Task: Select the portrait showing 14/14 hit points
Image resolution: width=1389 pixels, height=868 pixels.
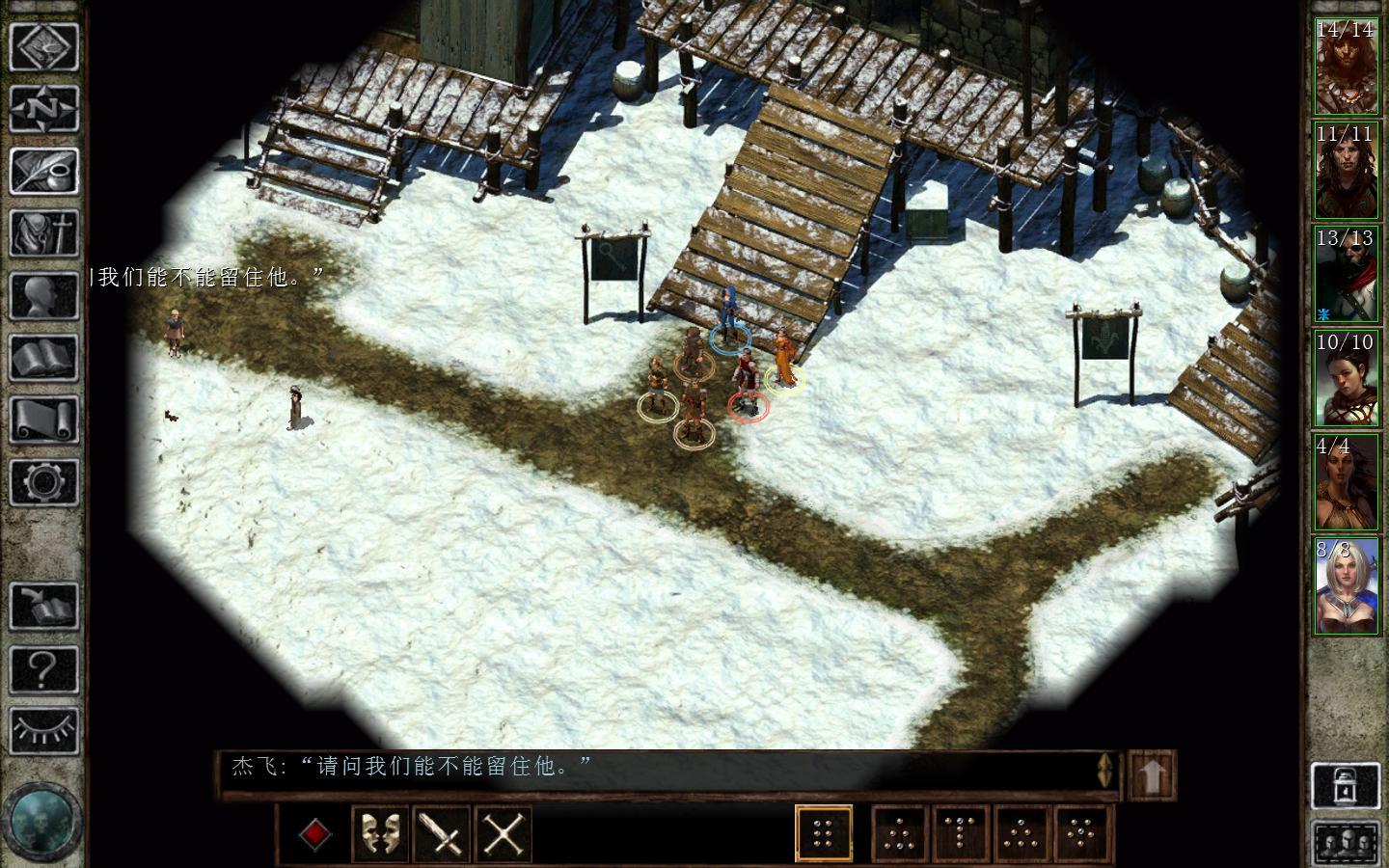Action: (x=1347, y=66)
